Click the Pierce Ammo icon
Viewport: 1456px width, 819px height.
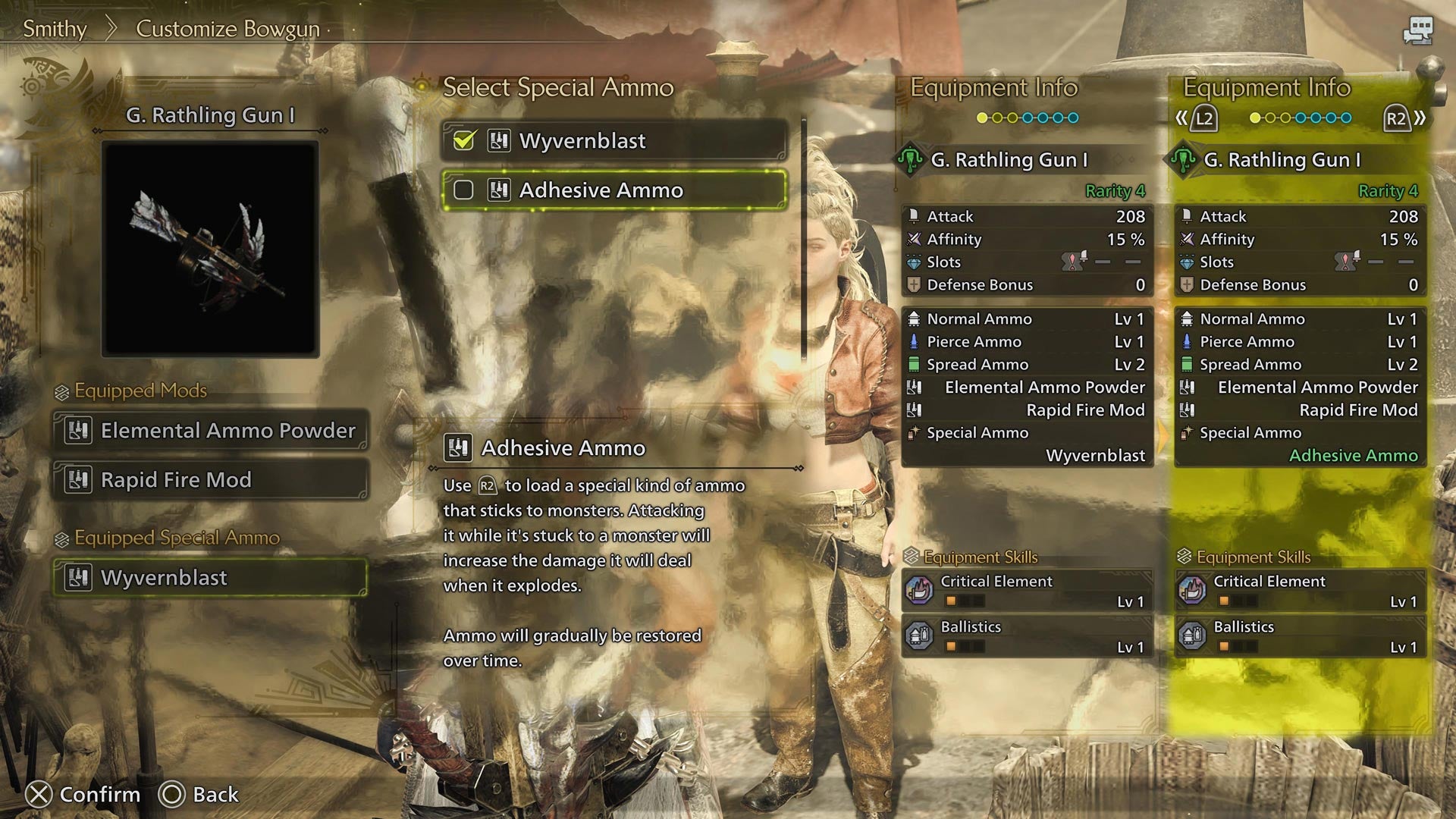(915, 341)
